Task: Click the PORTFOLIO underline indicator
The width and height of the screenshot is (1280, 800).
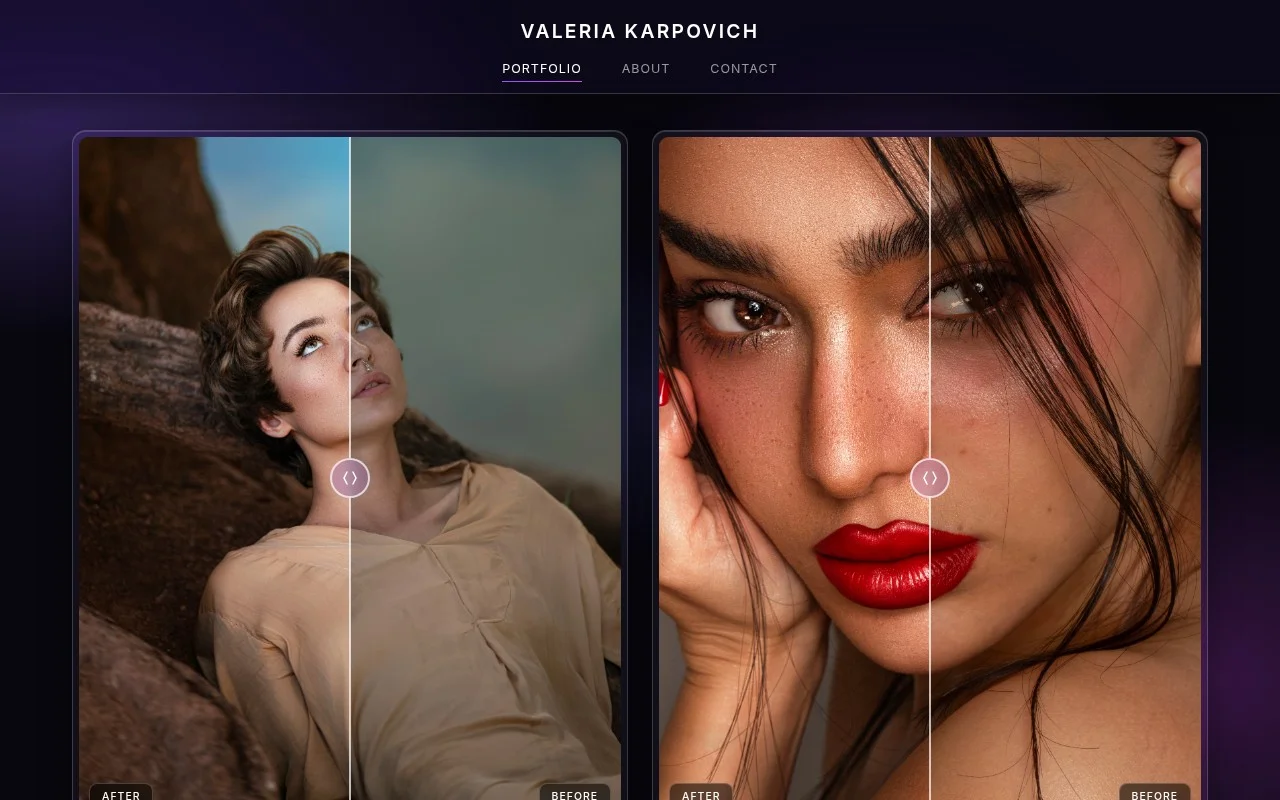Action: point(542,81)
